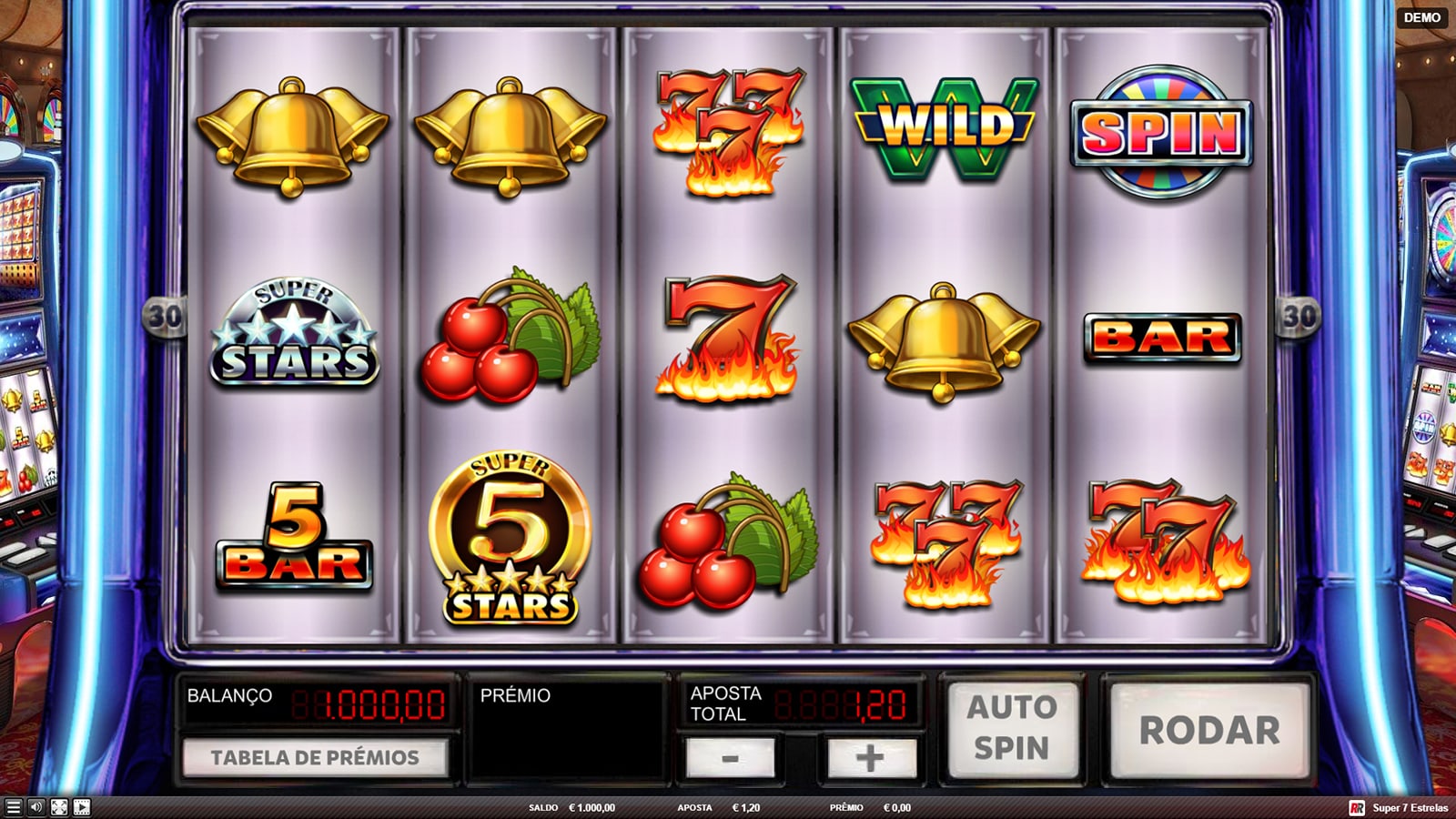Open the Tabela de Prémios paytable
The height and width of the screenshot is (819, 1456).
(x=315, y=757)
